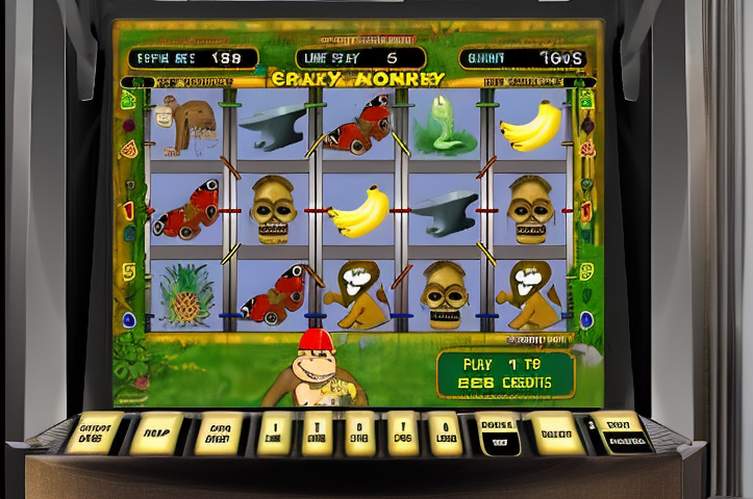
Task: Activate the Auto Start button
Action: [219, 434]
